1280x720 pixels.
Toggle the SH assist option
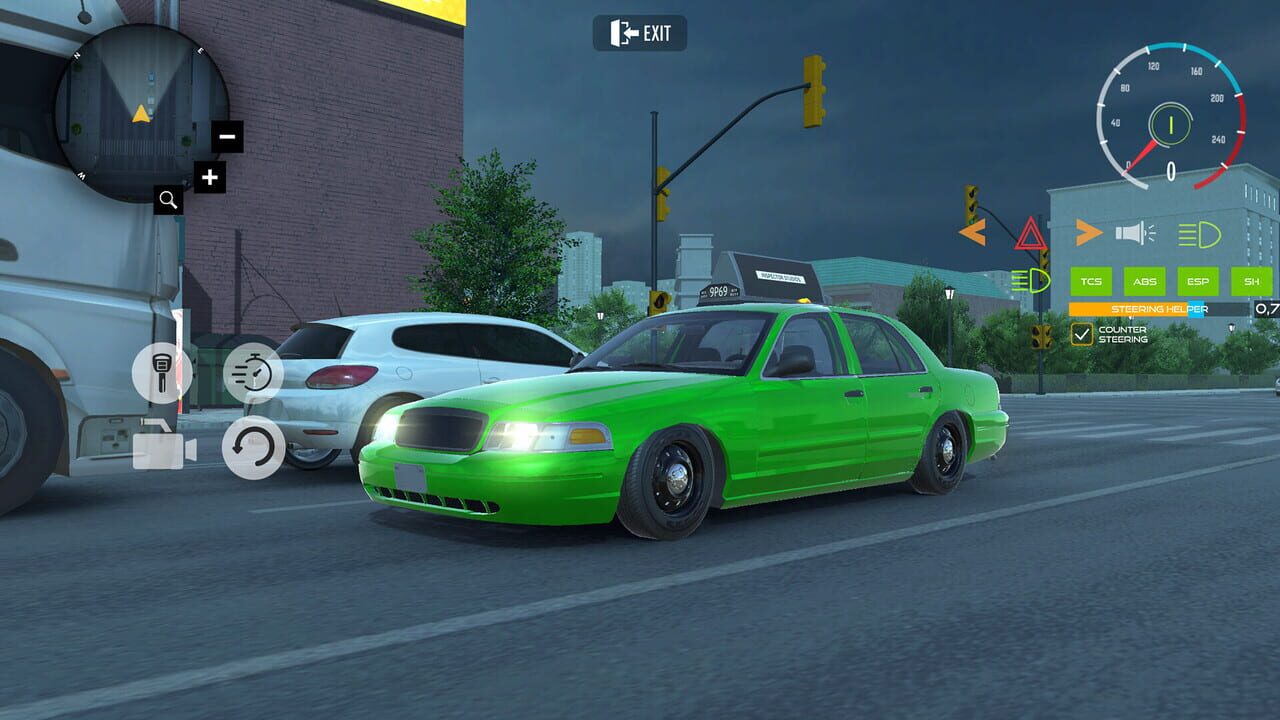[1250, 282]
